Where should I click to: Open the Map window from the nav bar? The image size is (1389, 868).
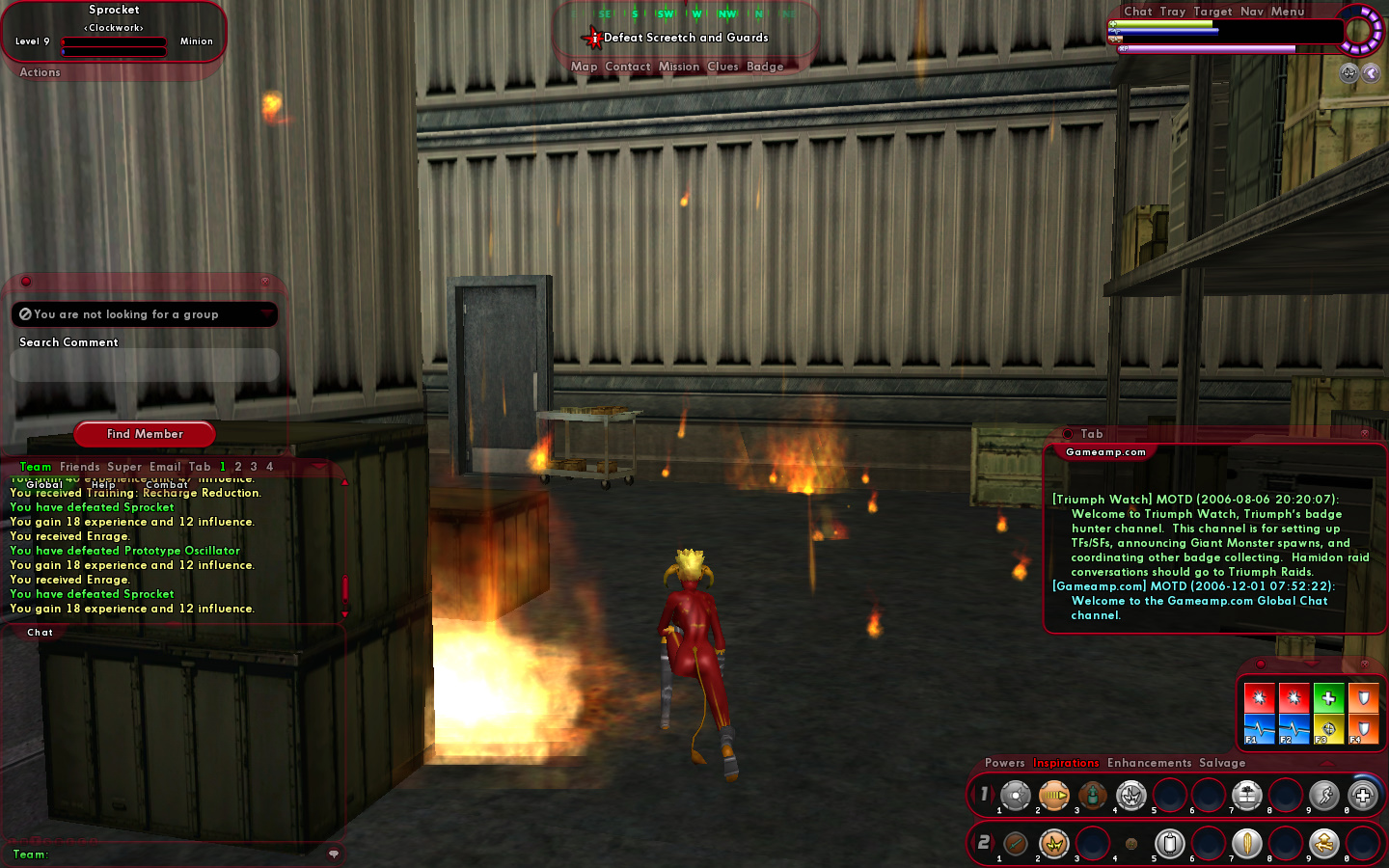point(584,67)
